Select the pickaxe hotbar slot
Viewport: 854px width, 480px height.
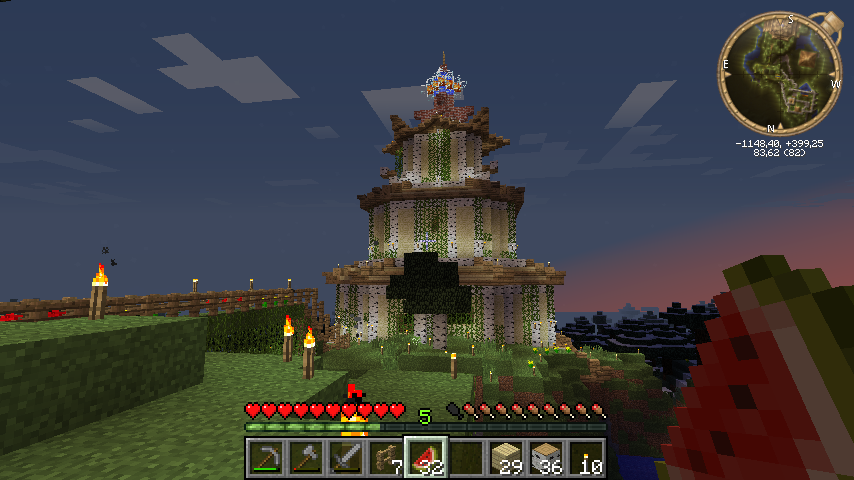(265, 458)
